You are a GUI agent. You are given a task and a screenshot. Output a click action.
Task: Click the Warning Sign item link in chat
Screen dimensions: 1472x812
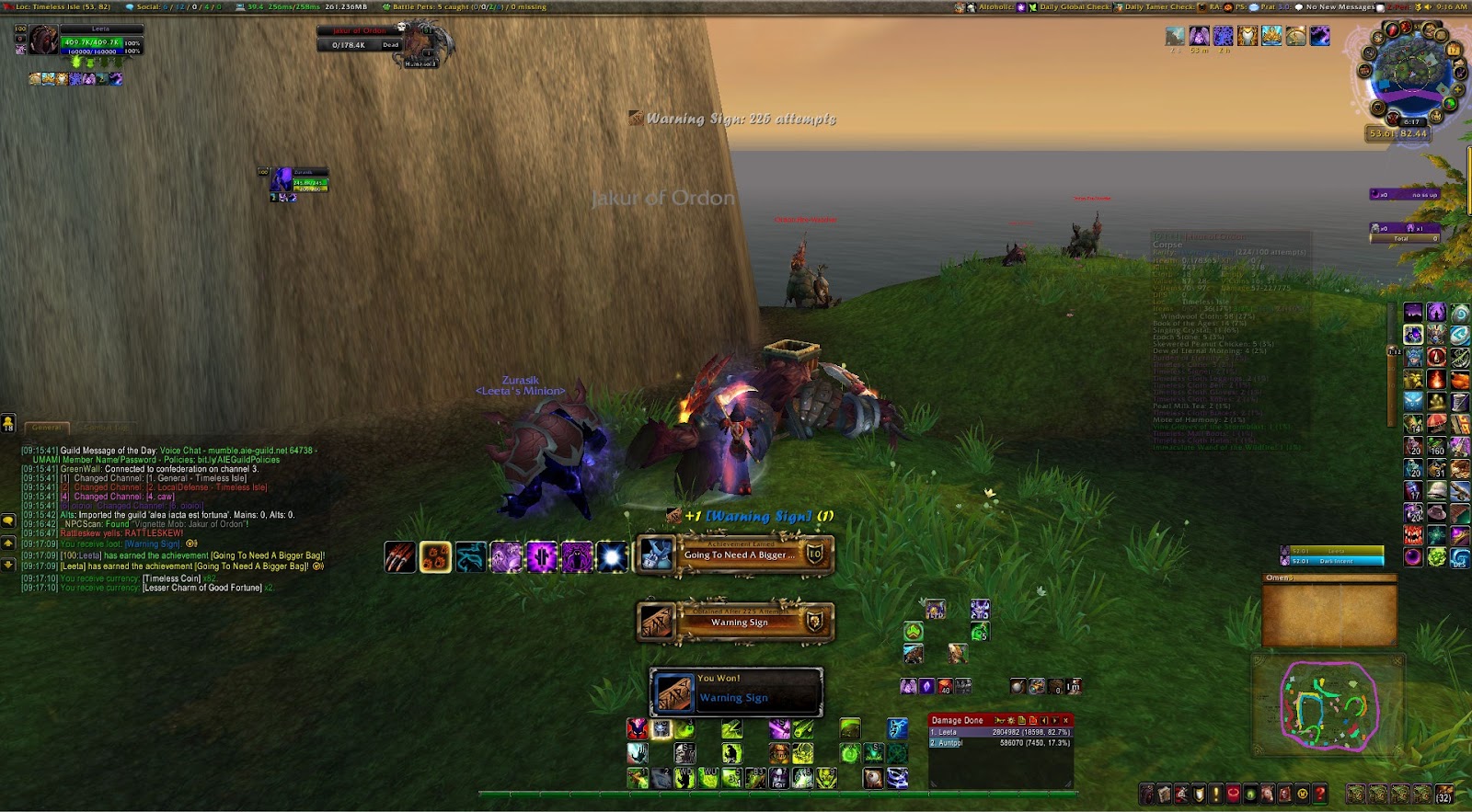(153, 543)
